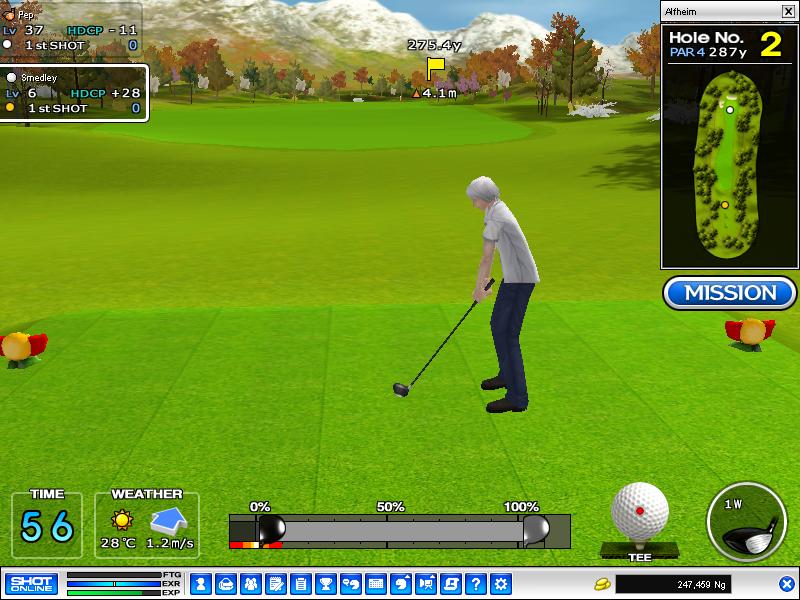
Task: Open the calendar toolbar icon
Action: (x=376, y=583)
